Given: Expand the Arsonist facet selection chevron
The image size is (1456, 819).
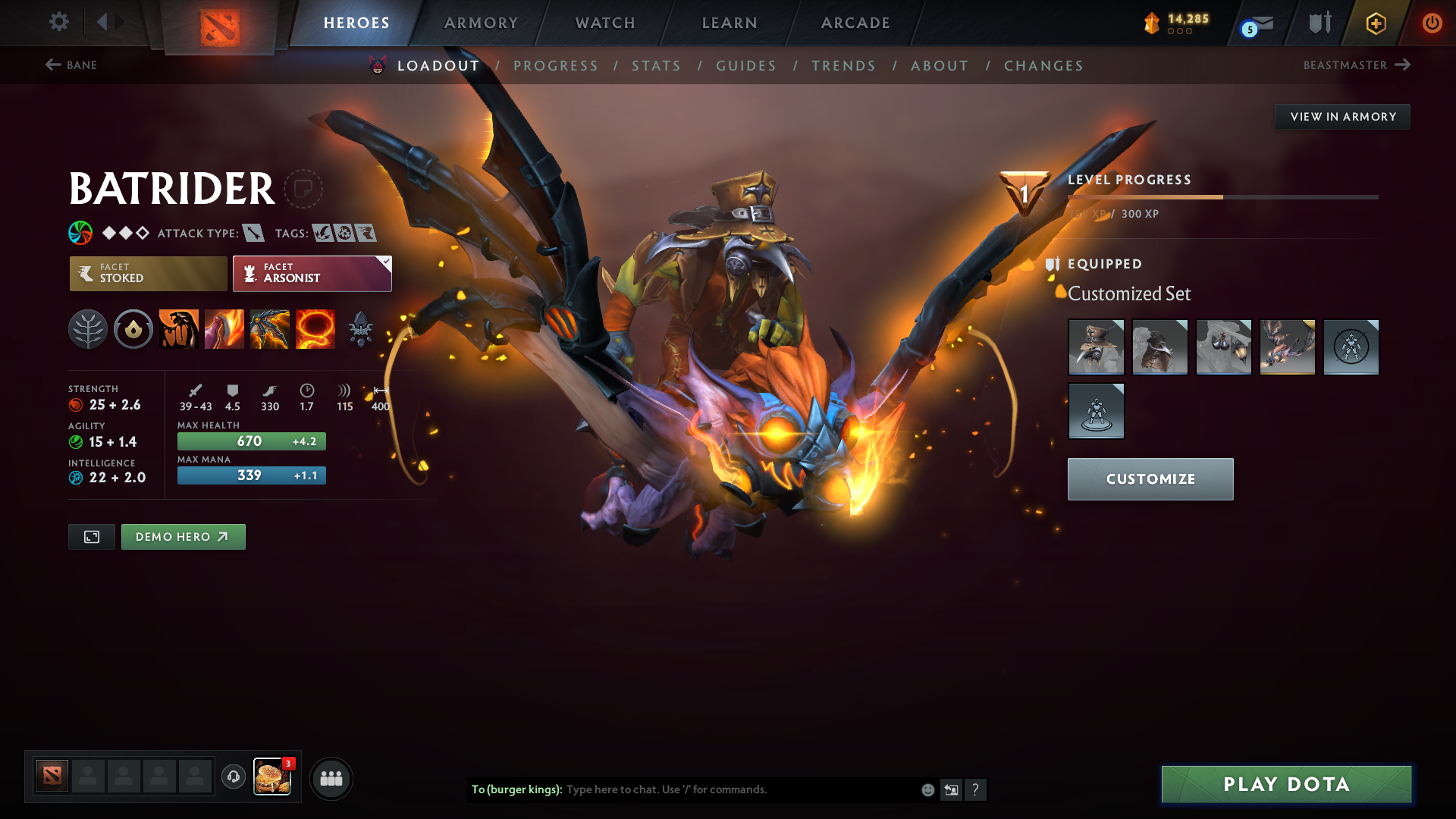Looking at the screenshot, I should pos(386,261).
